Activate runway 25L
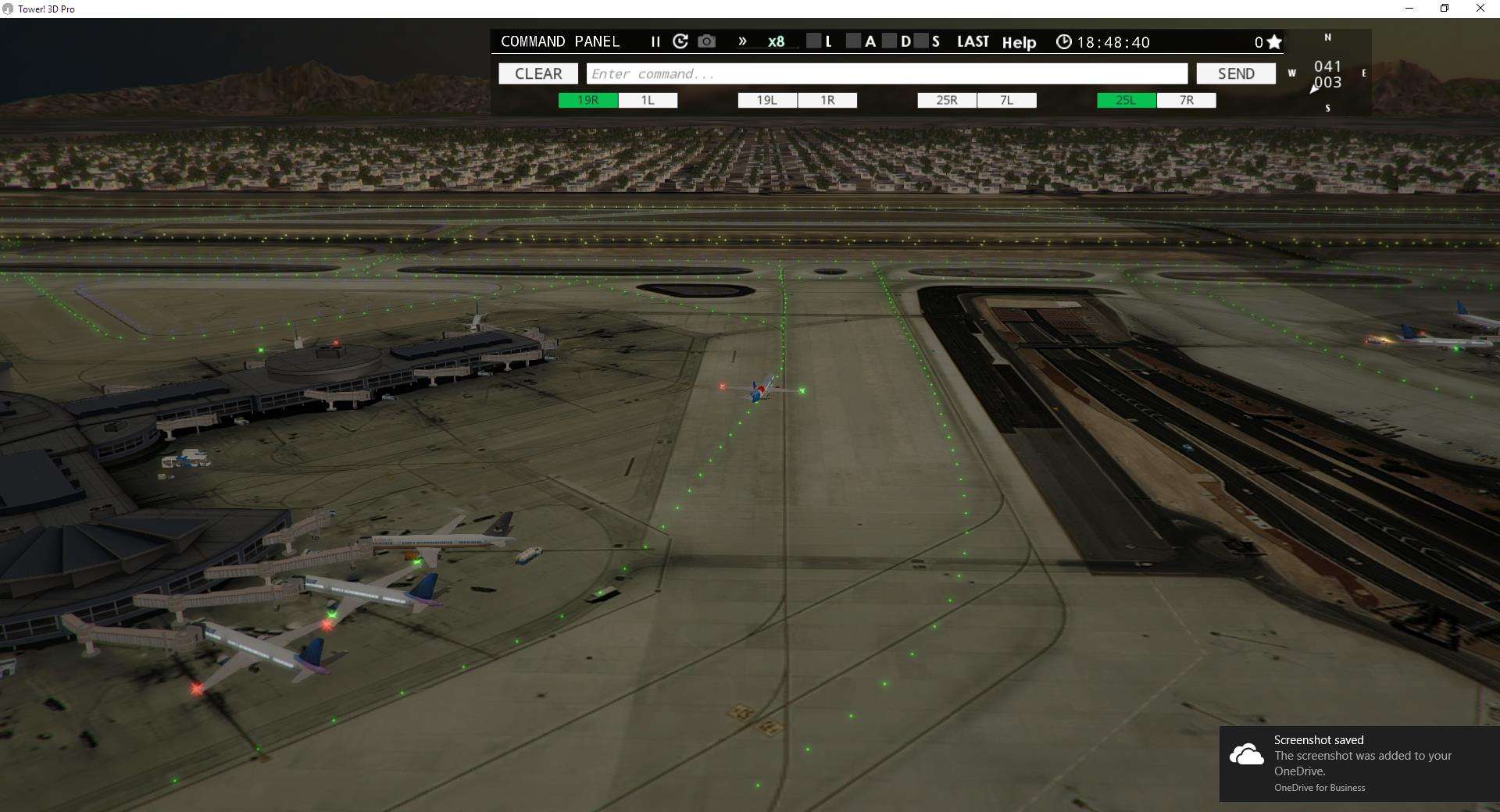1500x812 pixels. [1125, 100]
